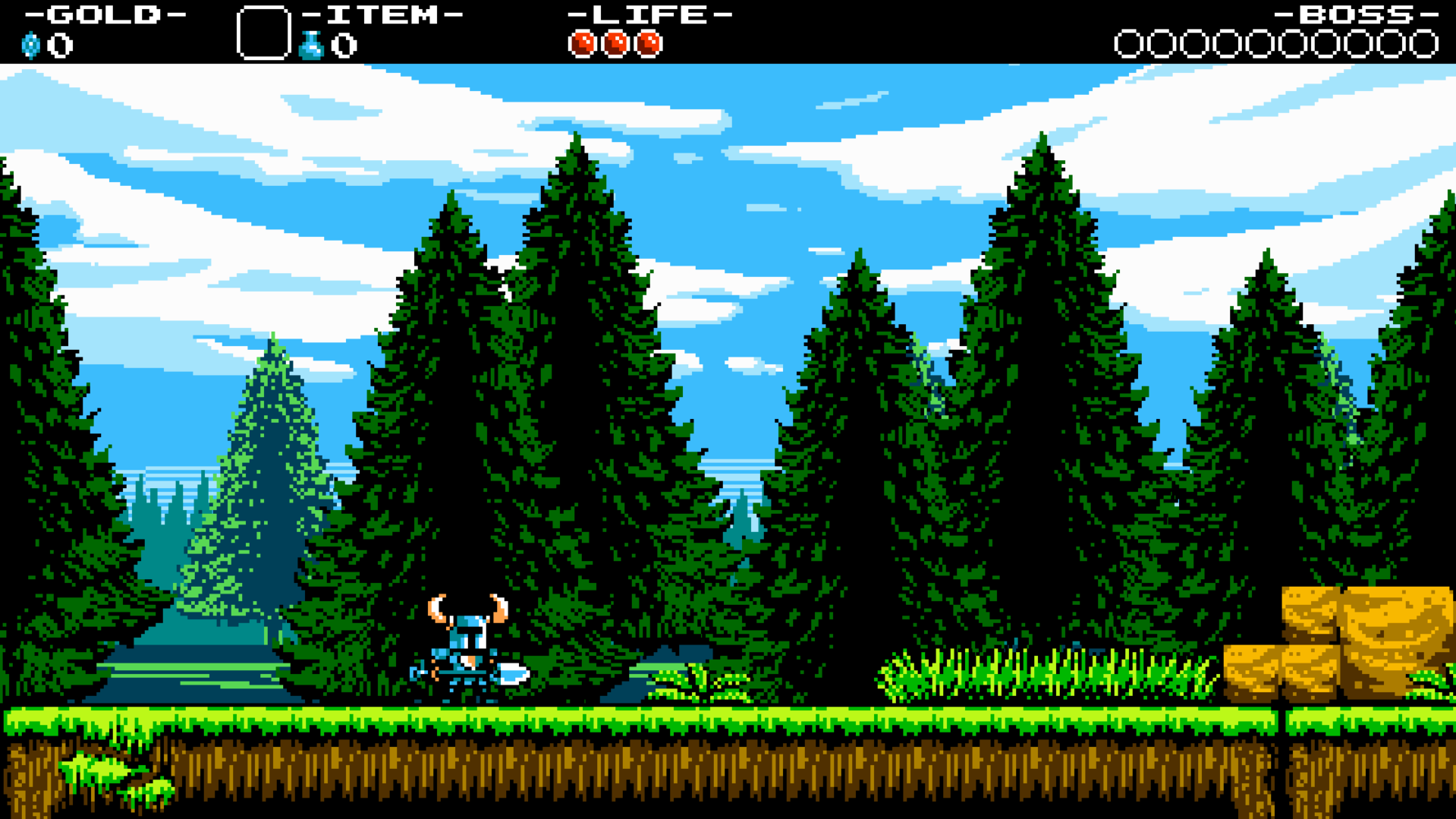Click the first red life orb
This screenshot has width=1456, height=819.
(583, 43)
